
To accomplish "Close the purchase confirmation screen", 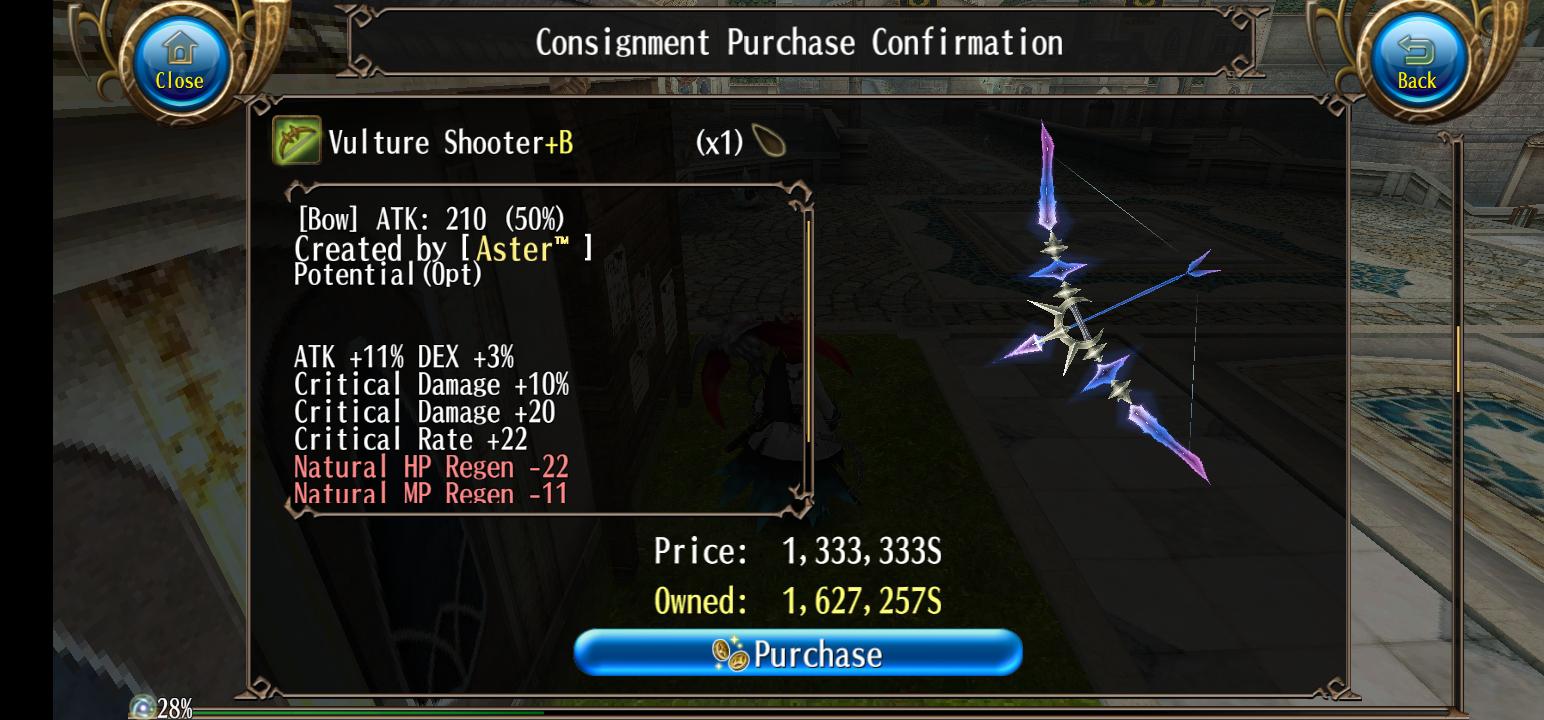I will 178,60.
